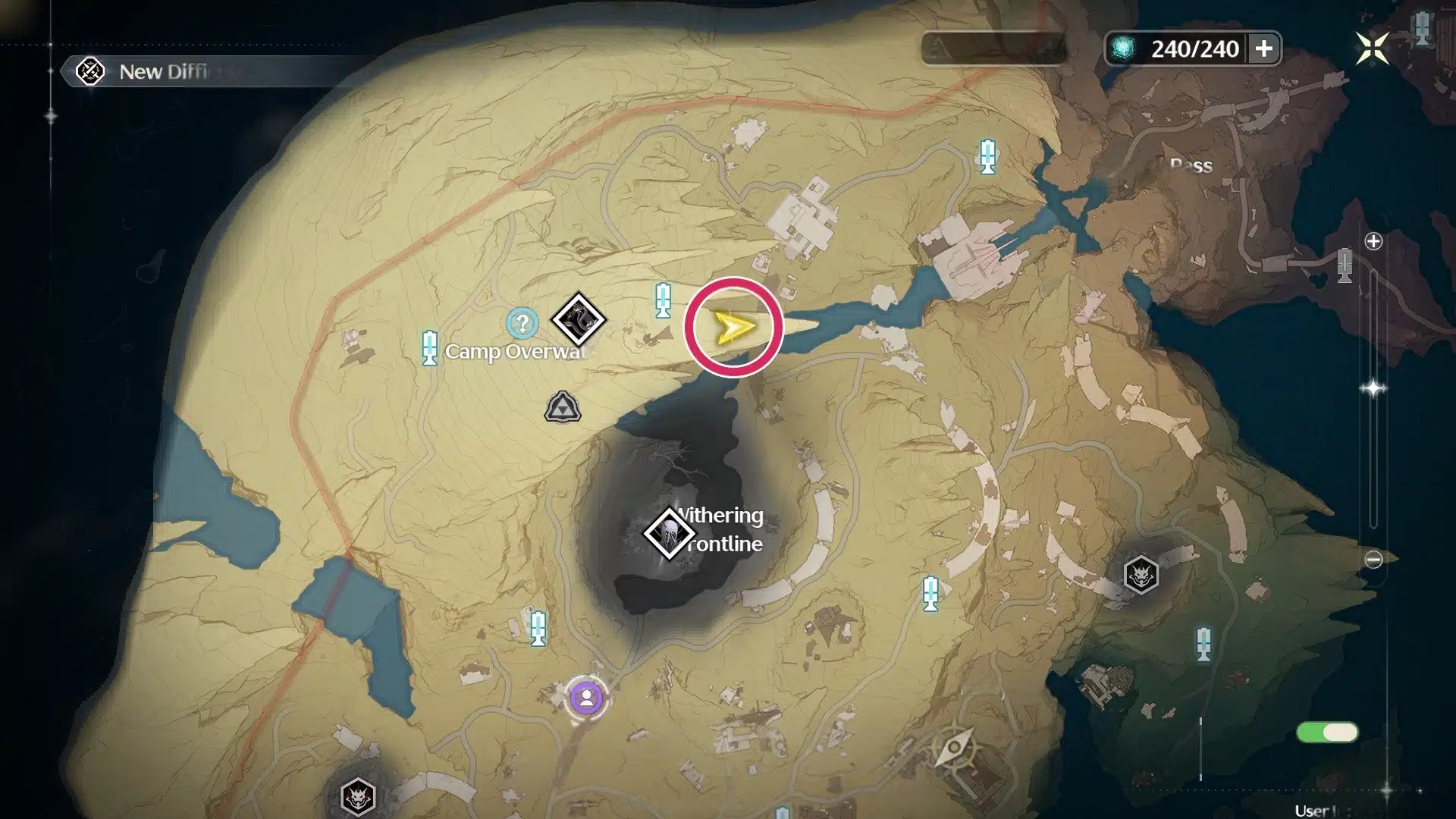The image size is (1456, 819).
Task: Open the New Difficulty notification banner
Action: click(163, 72)
